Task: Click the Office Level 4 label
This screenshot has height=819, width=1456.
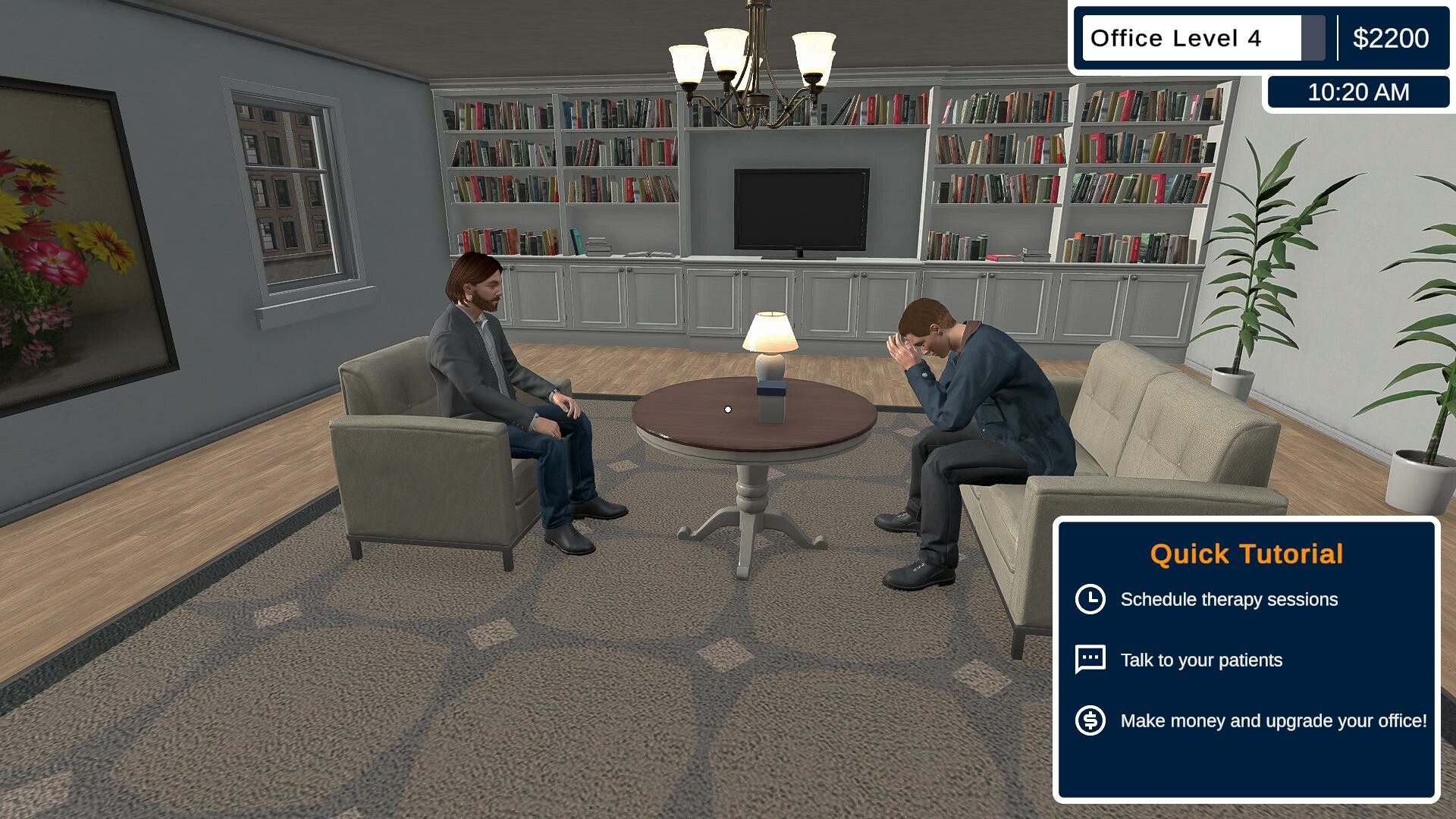Action: (1177, 38)
